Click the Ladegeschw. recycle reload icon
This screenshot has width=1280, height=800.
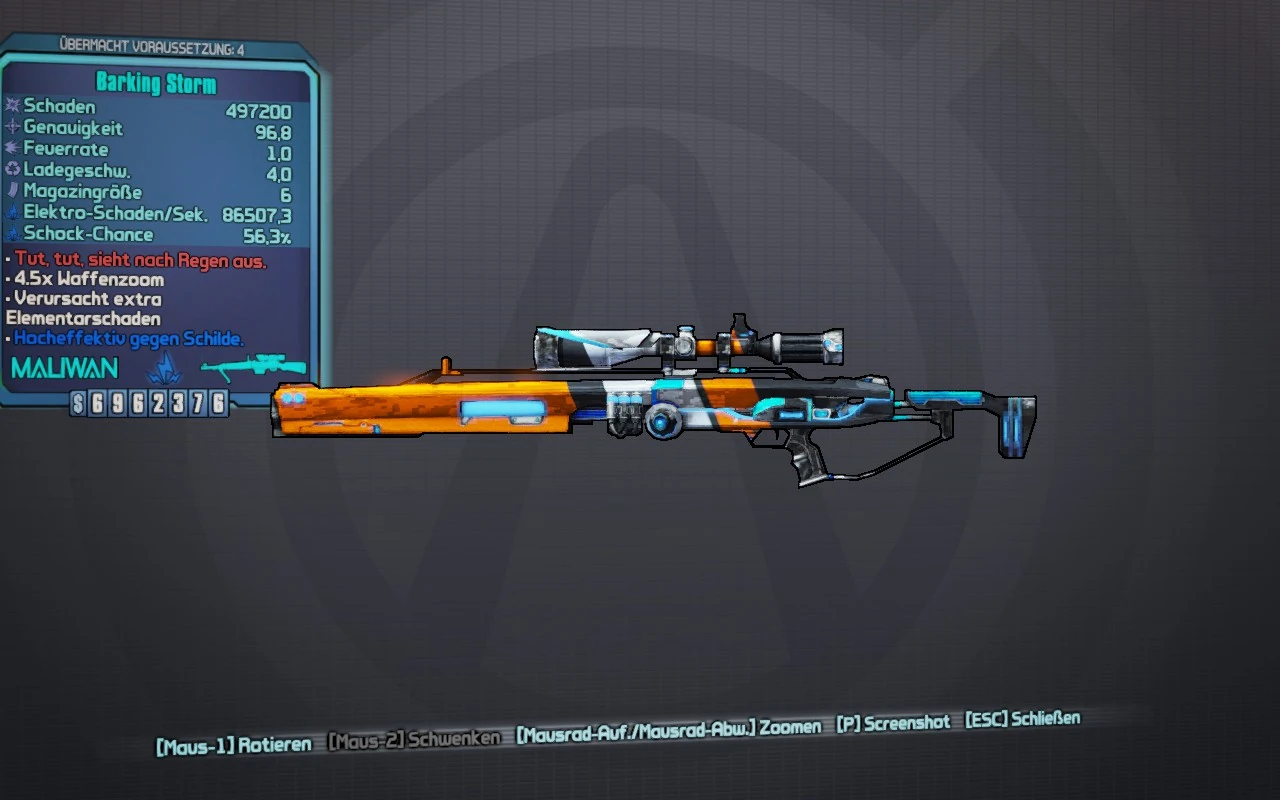(x=14, y=170)
